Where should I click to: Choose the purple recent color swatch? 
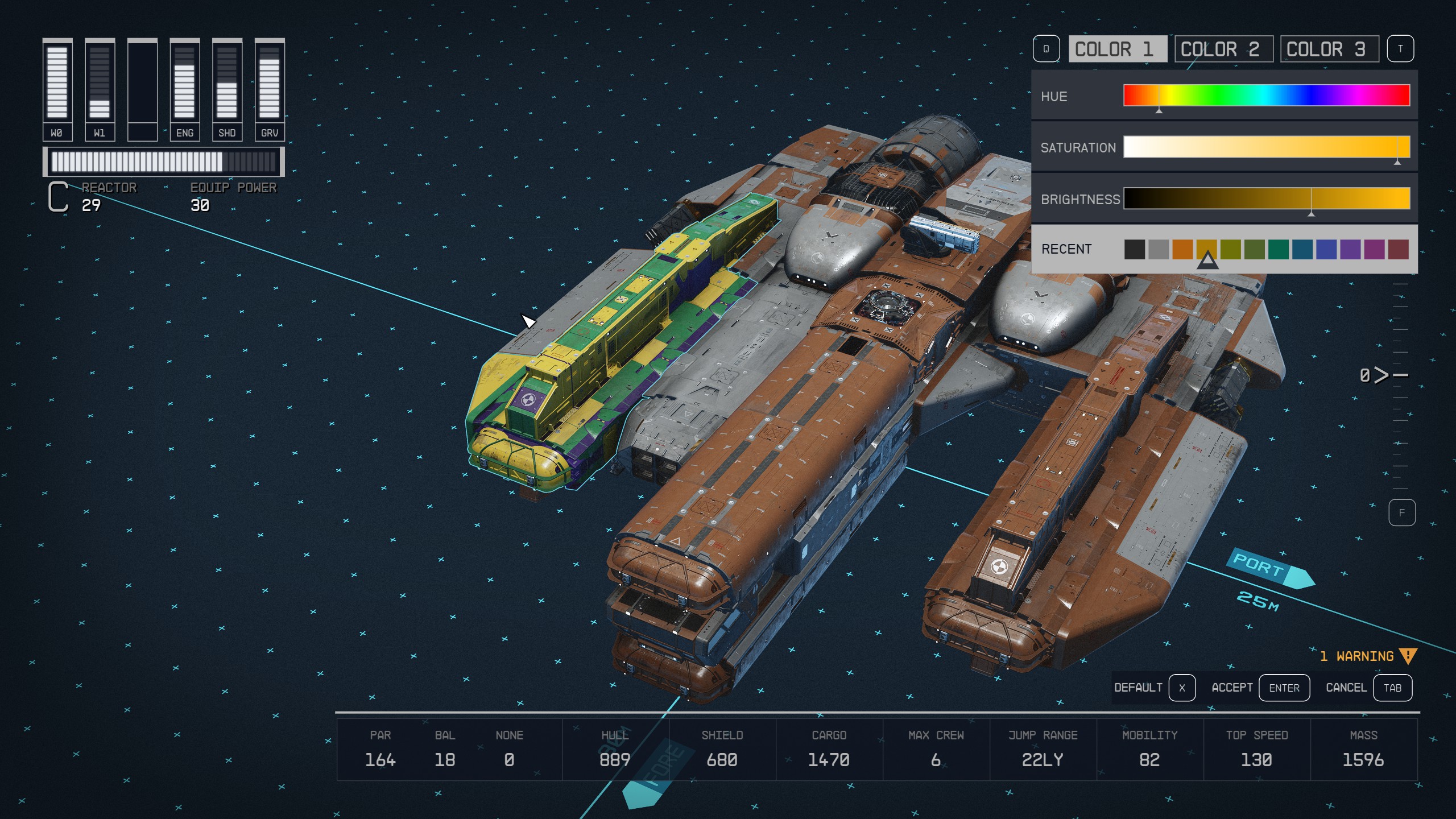point(1350,249)
